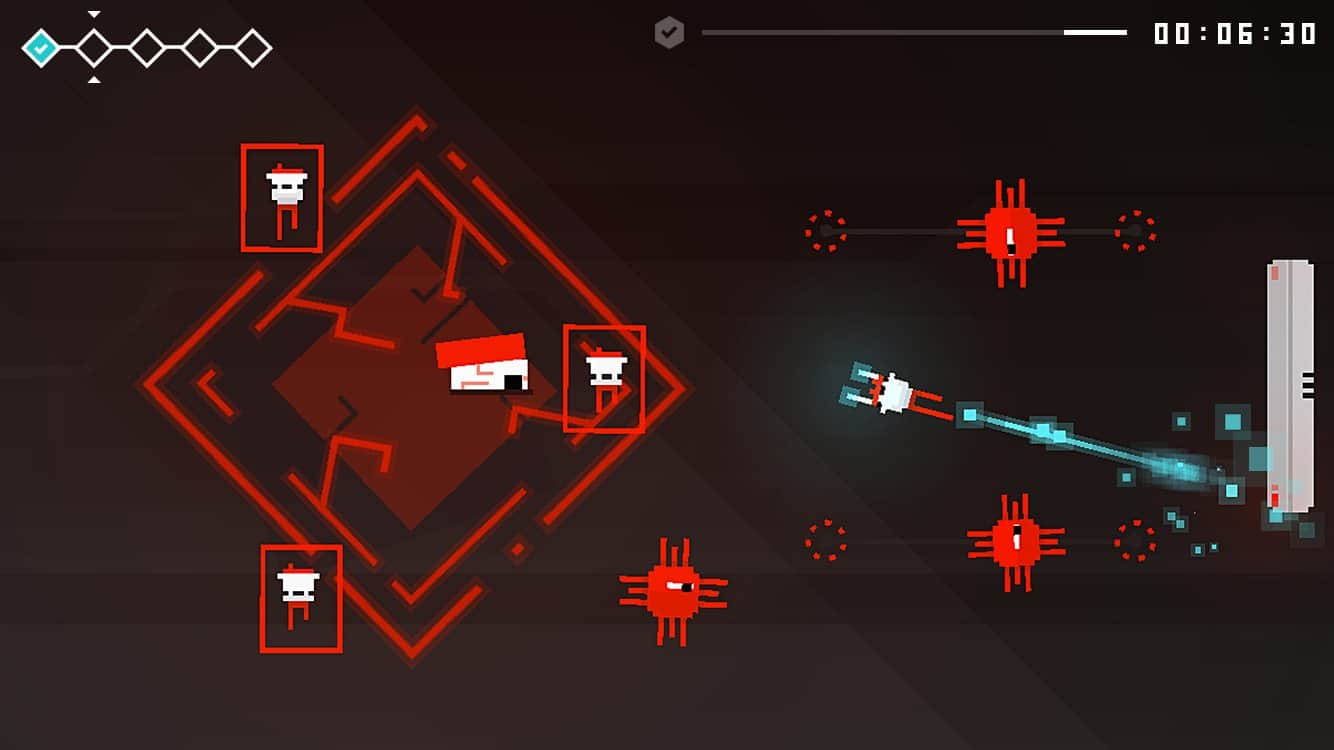
Task: Open the third diamond stage marker
Action: [146, 45]
